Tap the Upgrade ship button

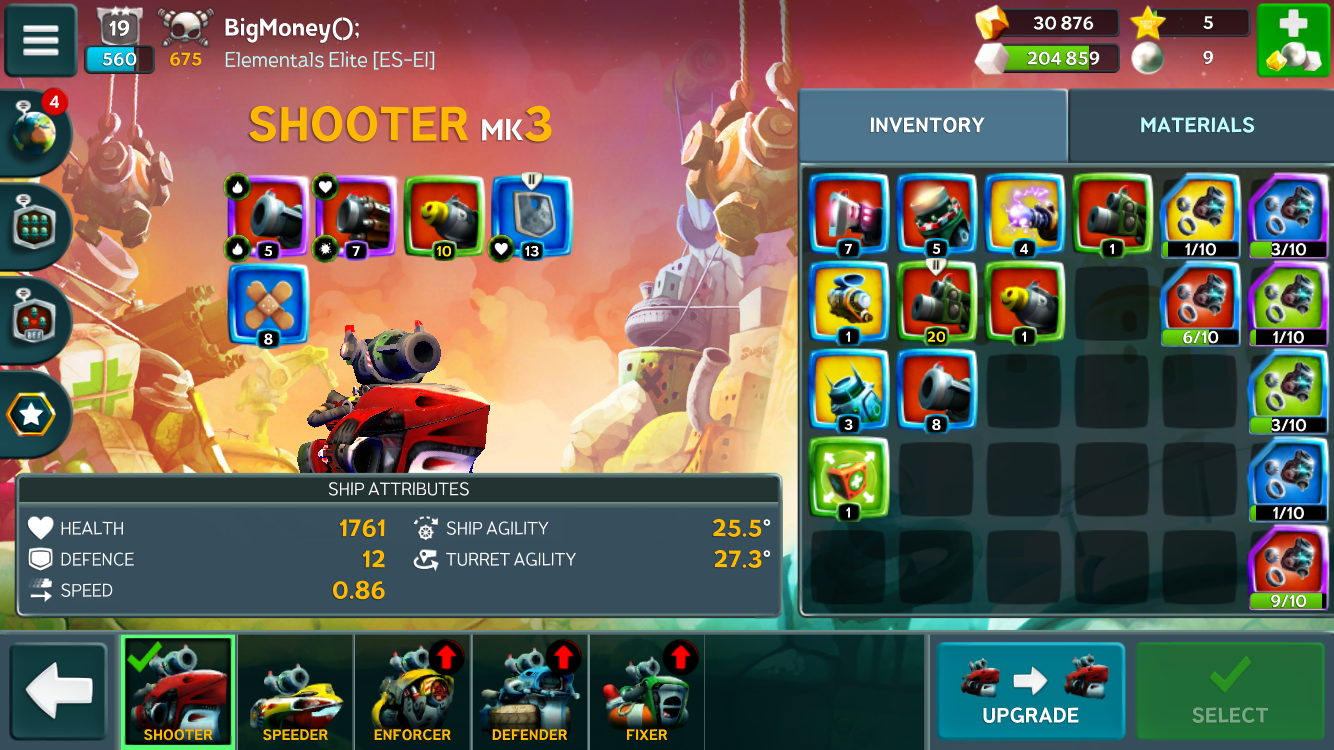(x=1030, y=691)
